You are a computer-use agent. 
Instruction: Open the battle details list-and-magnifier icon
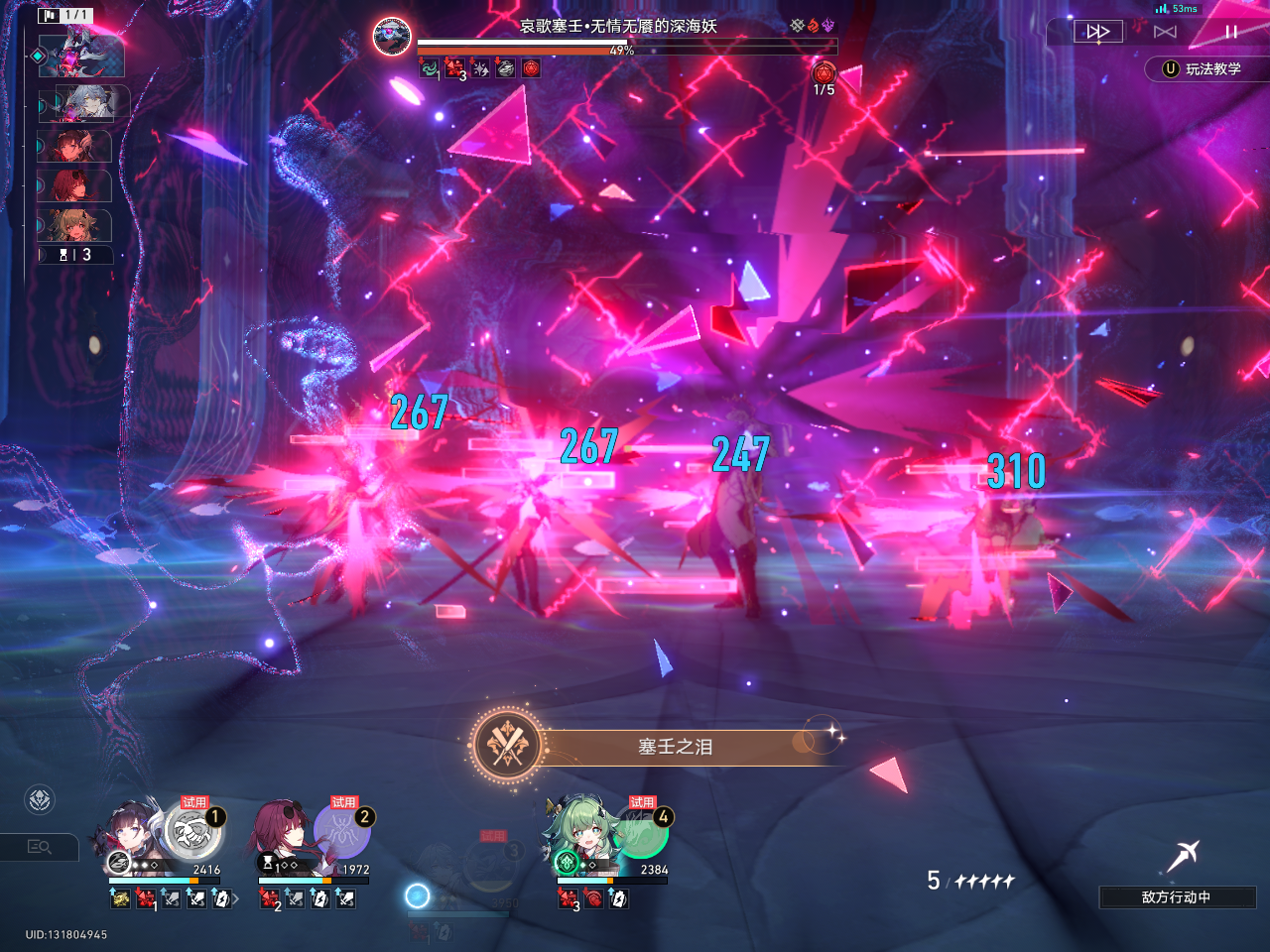click(40, 847)
